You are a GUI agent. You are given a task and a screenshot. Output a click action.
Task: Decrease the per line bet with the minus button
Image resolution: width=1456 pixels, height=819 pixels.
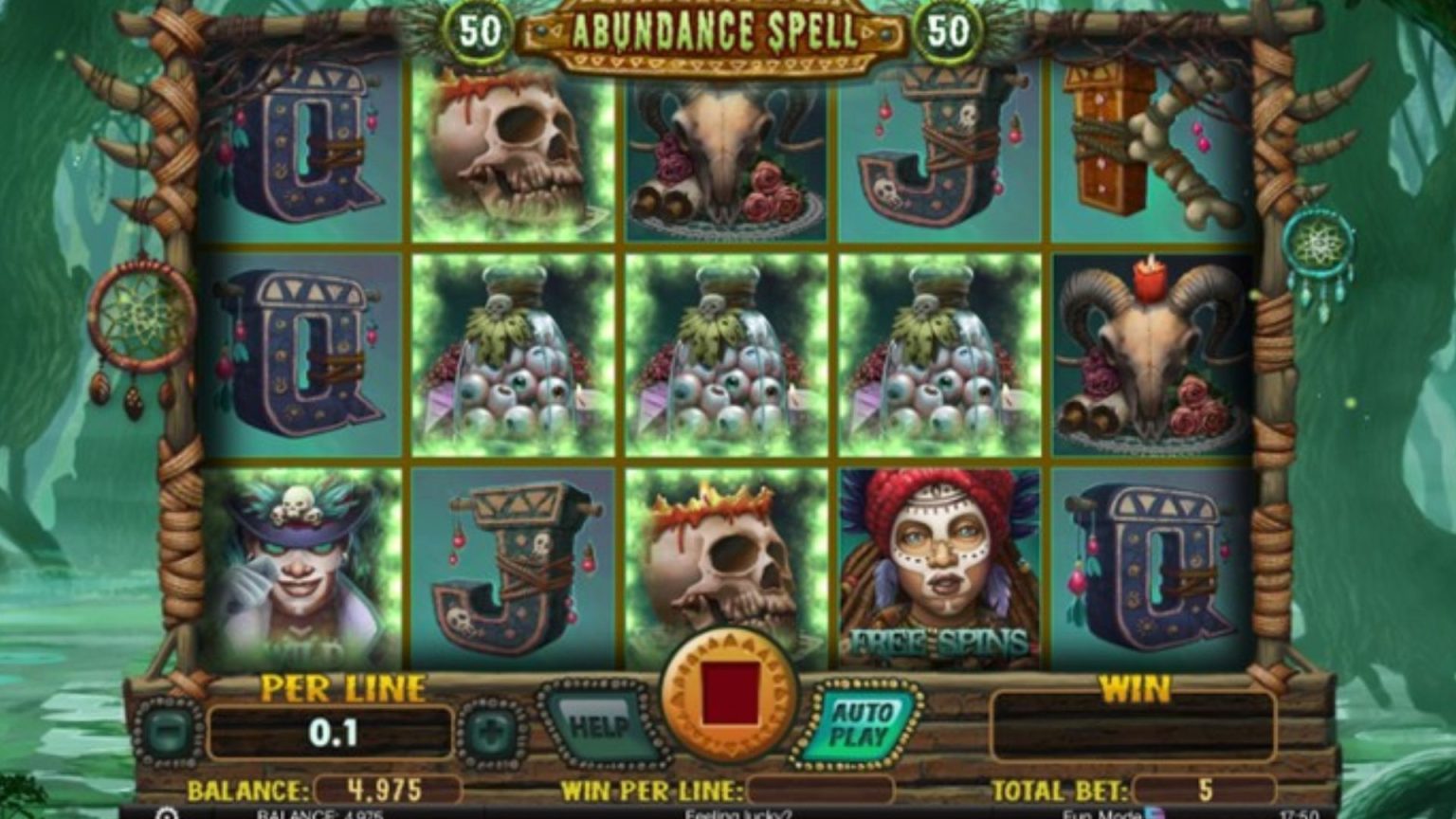point(169,730)
